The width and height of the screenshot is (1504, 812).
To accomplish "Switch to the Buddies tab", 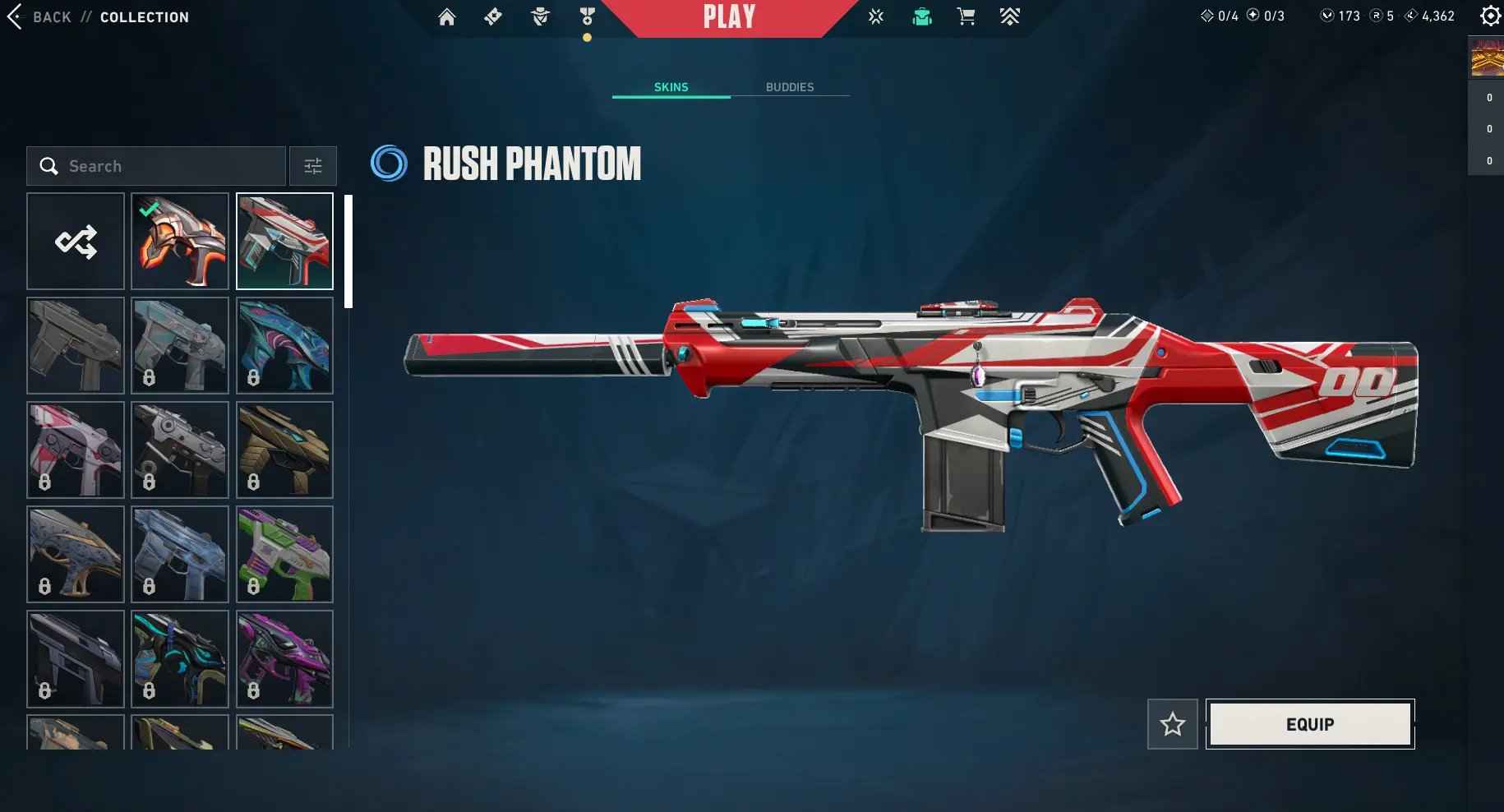I will 789,87.
